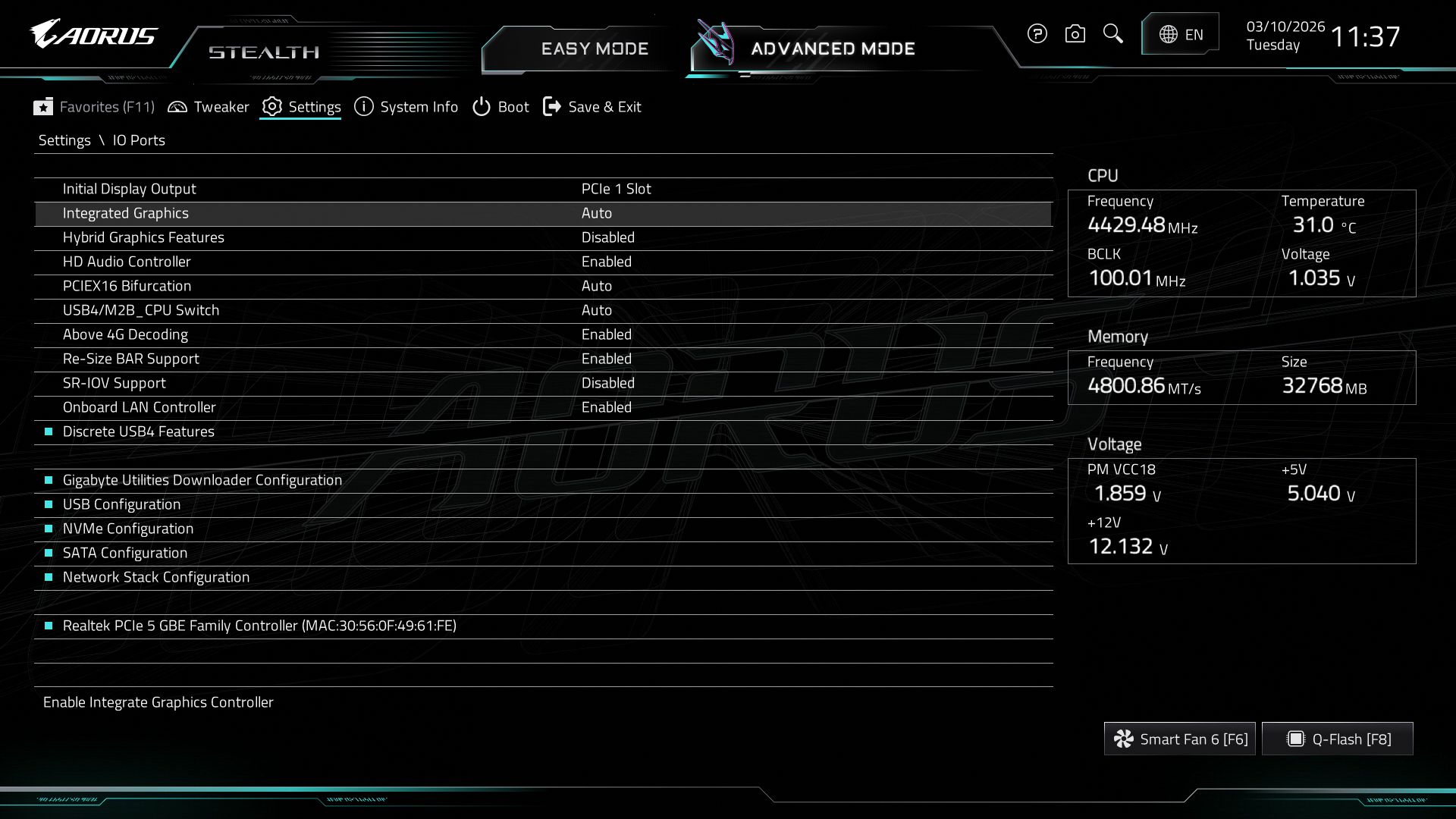Screen dimensions: 1456x819
Task: Click the power icon beside Boot
Action: [x=480, y=106]
